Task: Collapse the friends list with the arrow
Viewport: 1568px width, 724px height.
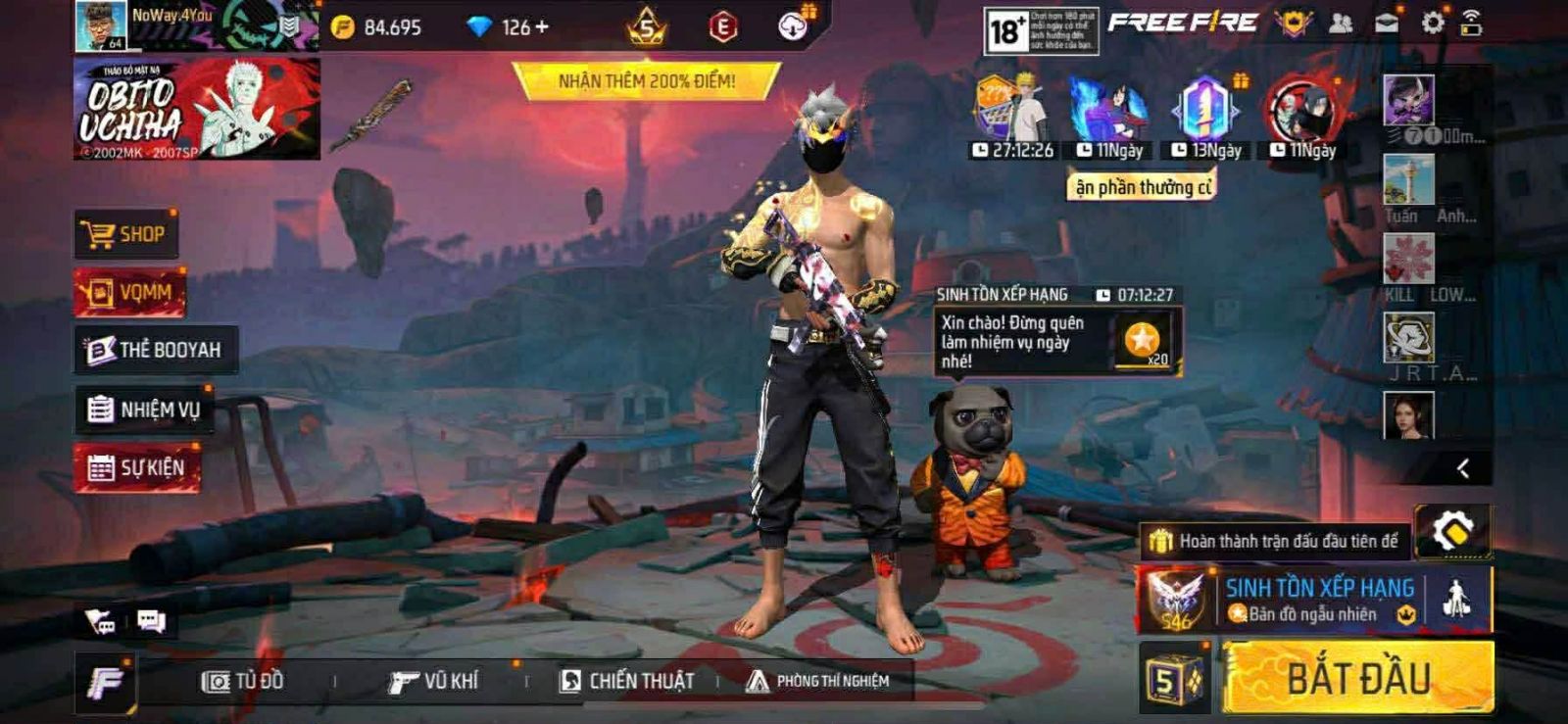Action: (1462, 468)
